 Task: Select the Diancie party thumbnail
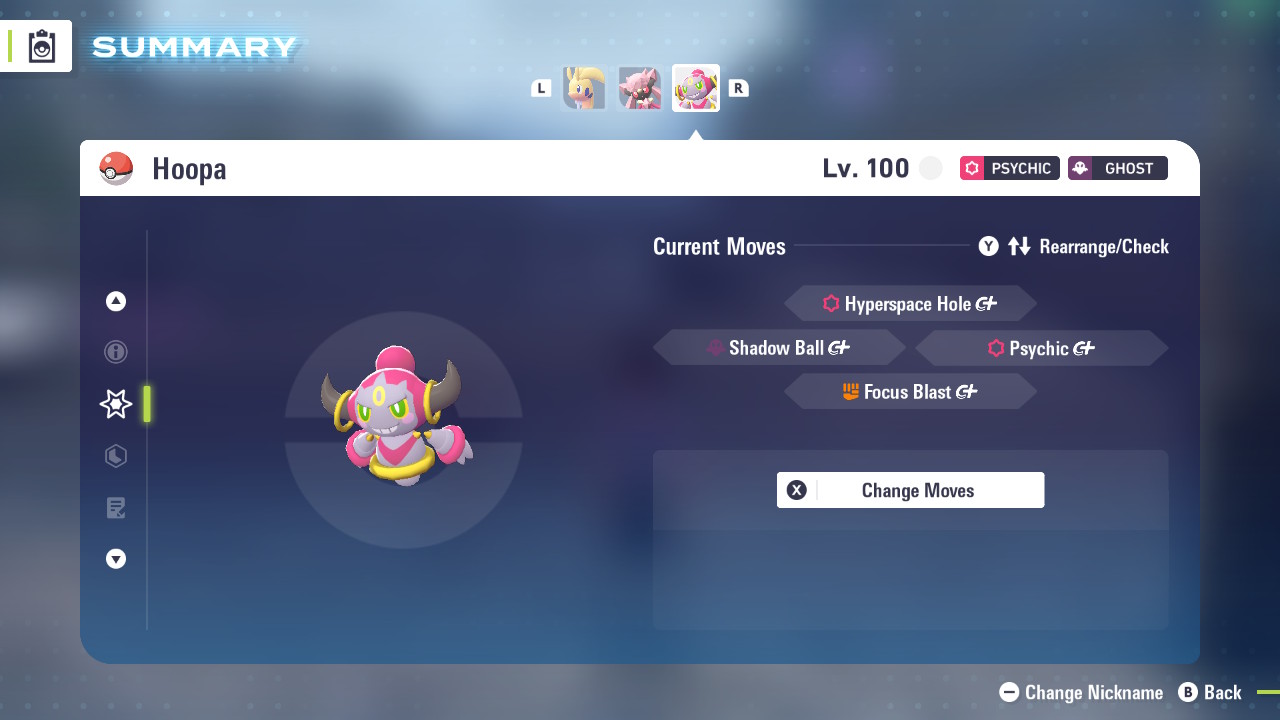[639, 88]
